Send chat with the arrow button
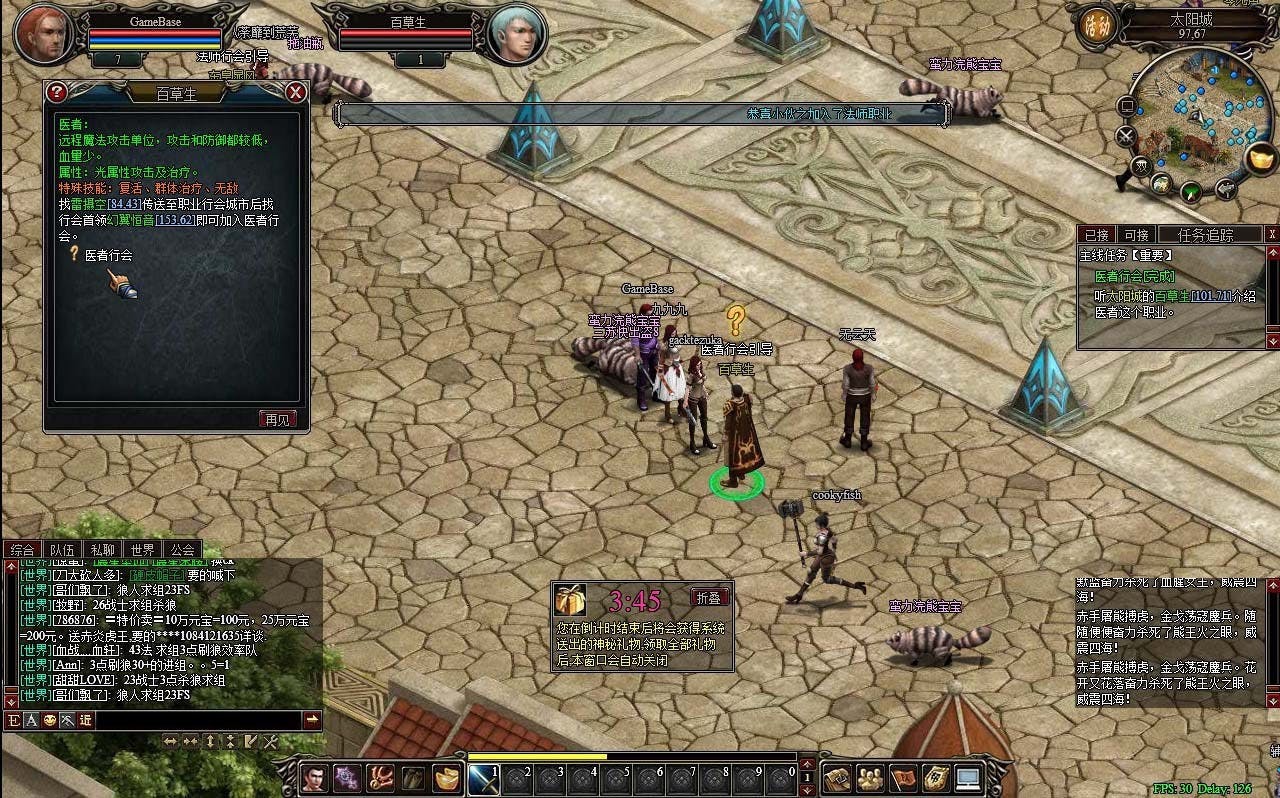 [x=312, y=720]
